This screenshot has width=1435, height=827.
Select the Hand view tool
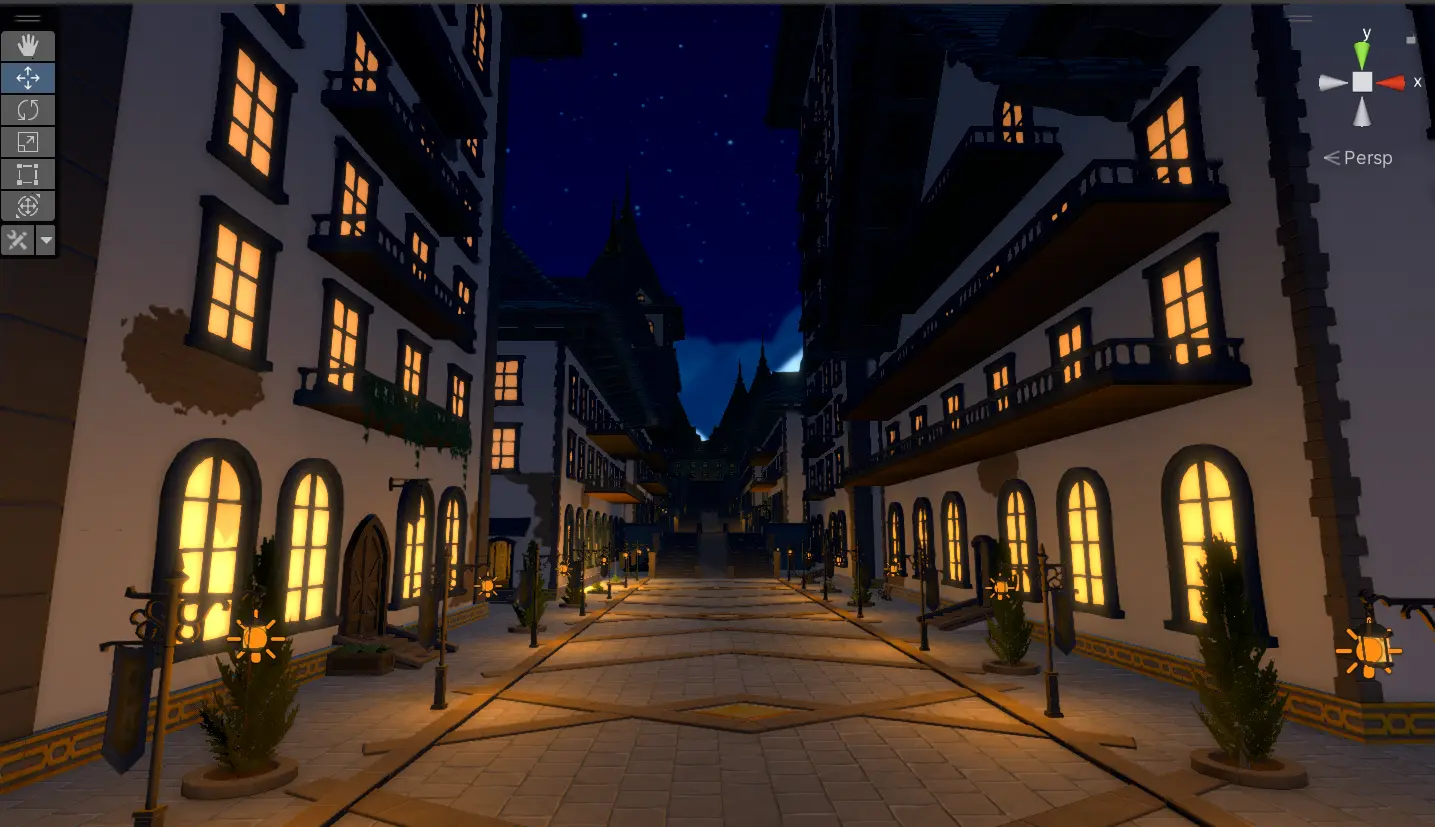[x=28, y=45]
